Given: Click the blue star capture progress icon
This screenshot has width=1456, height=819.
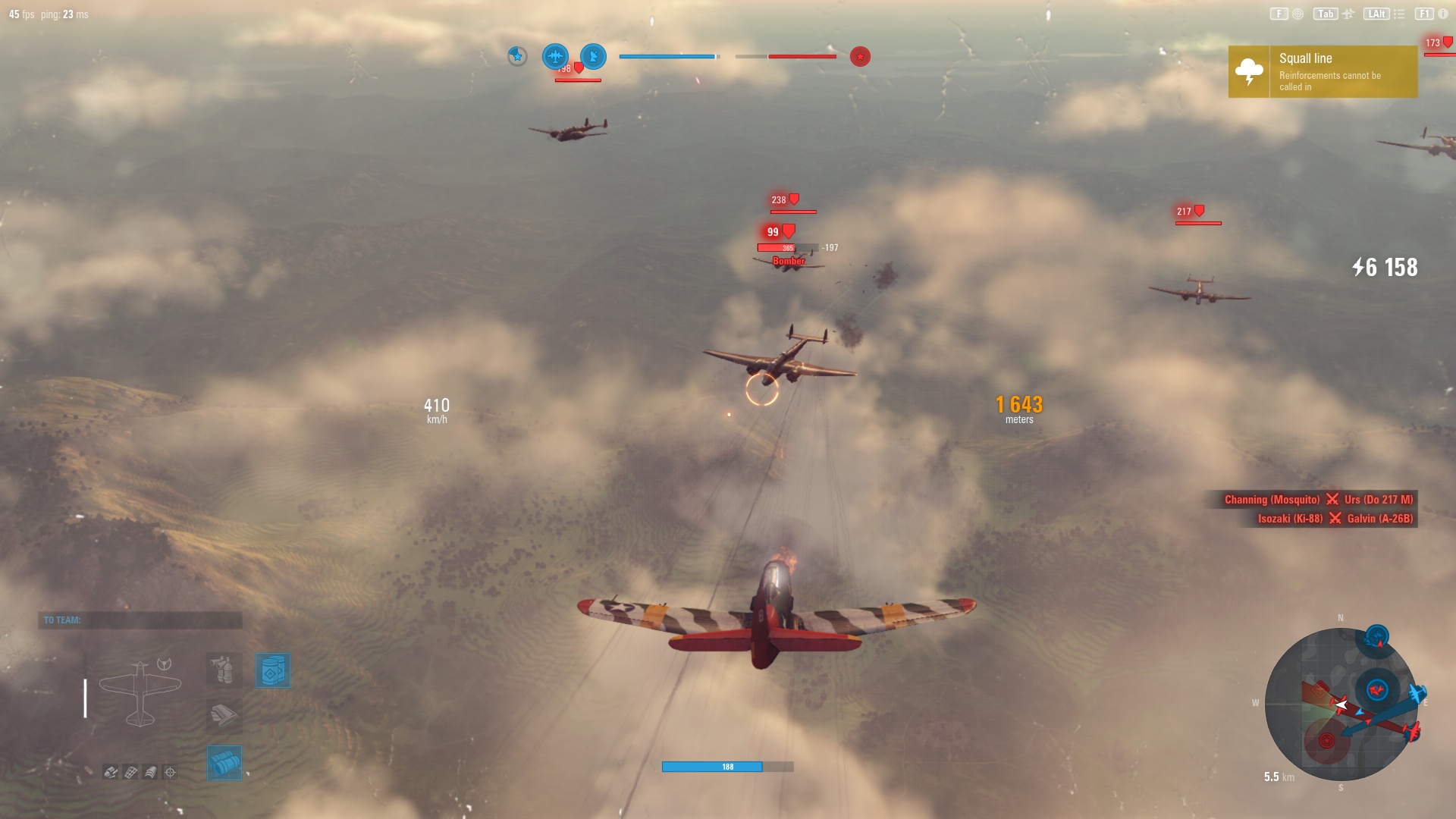Looking at the screenshot, I should pyautogui.click(x=516, y=55).
